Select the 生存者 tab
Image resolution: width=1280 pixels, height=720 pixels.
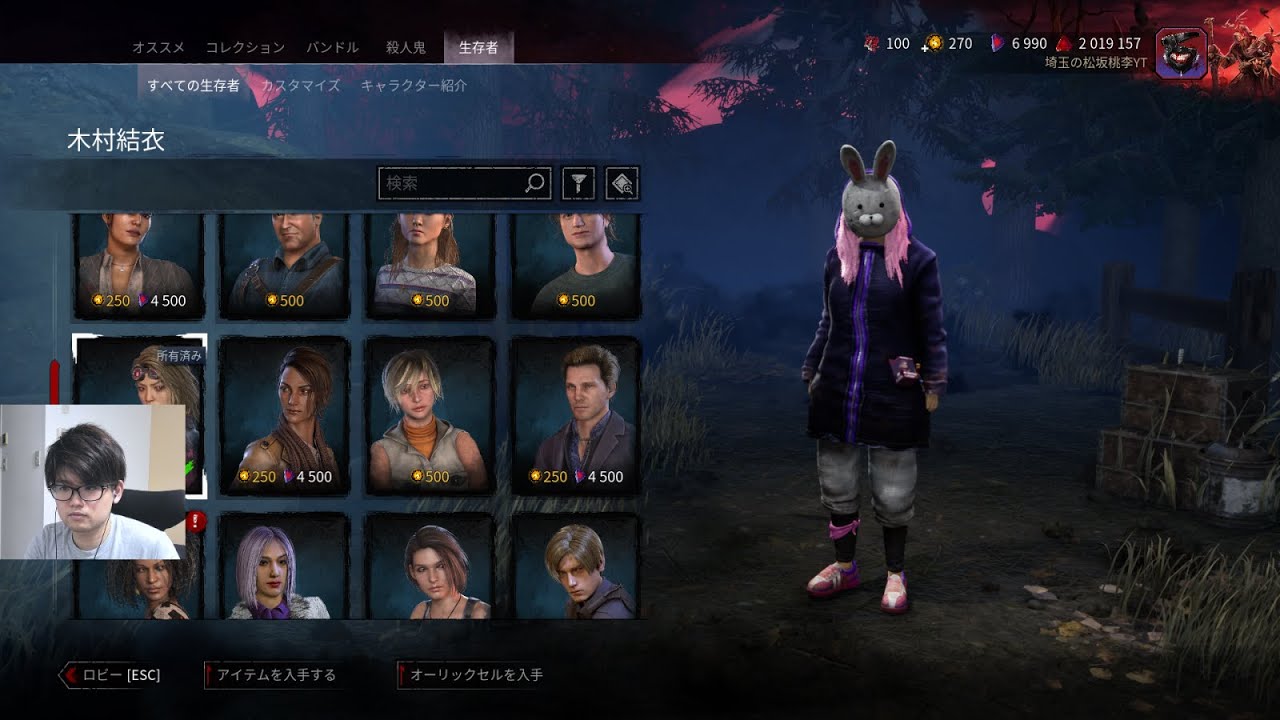click(x=478, y=47)
